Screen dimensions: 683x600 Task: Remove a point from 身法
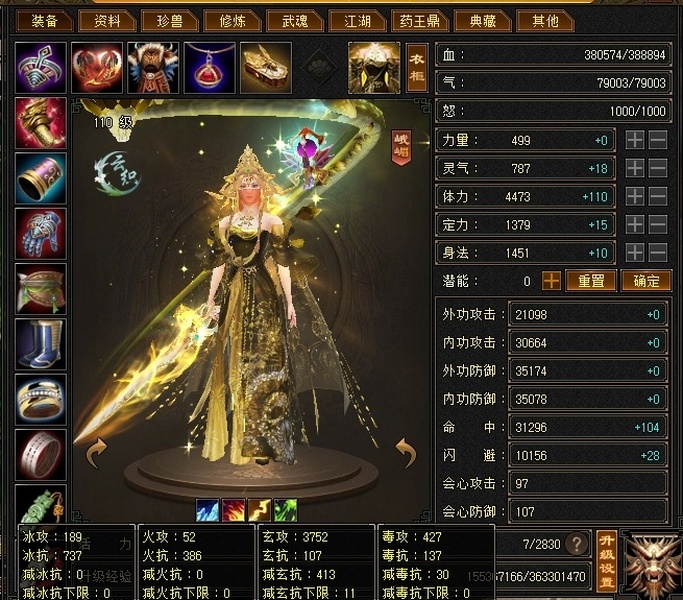(x=658, y=253)
